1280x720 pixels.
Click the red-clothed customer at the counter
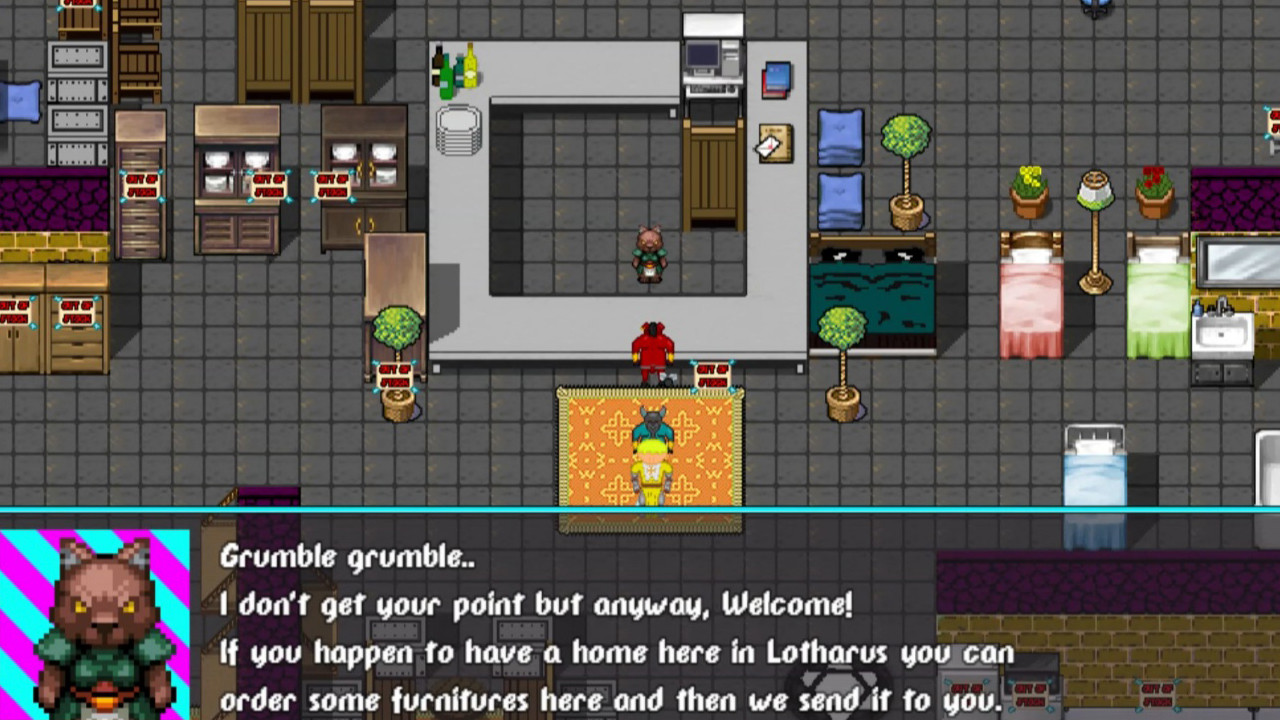tap(650, 345)
